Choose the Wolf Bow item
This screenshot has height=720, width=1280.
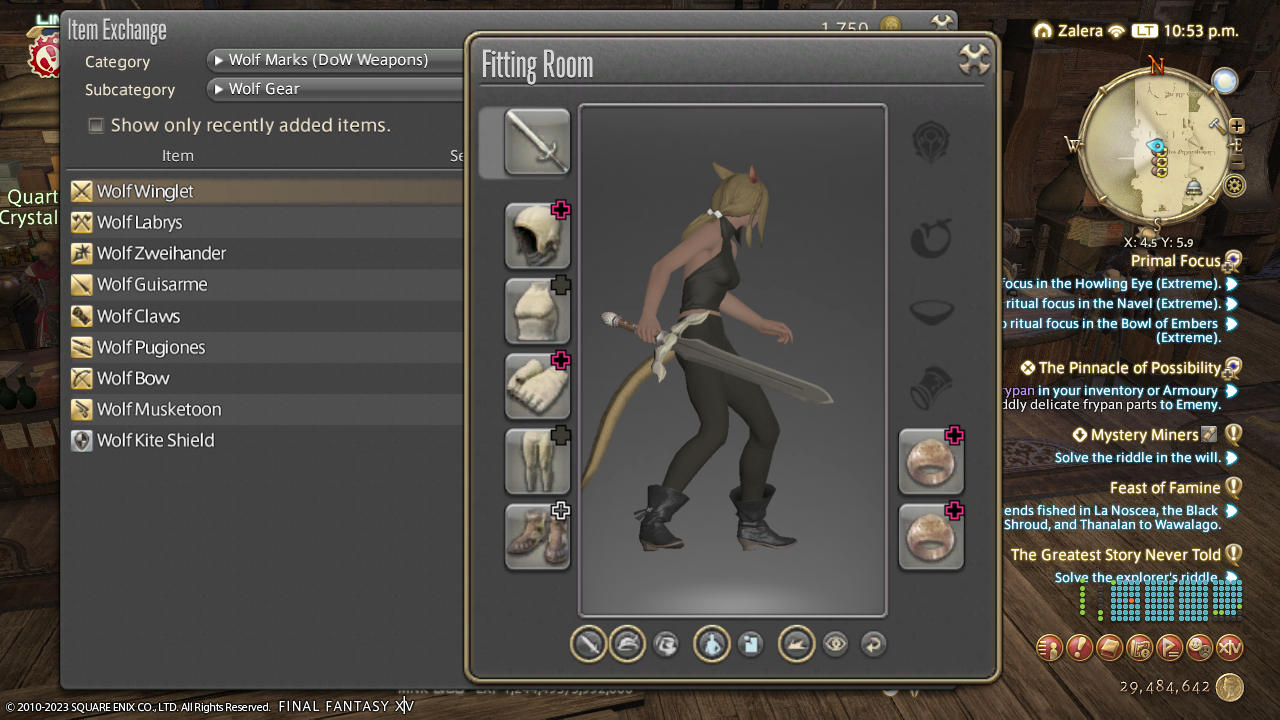pyautogui.click(x=133, y=378)
